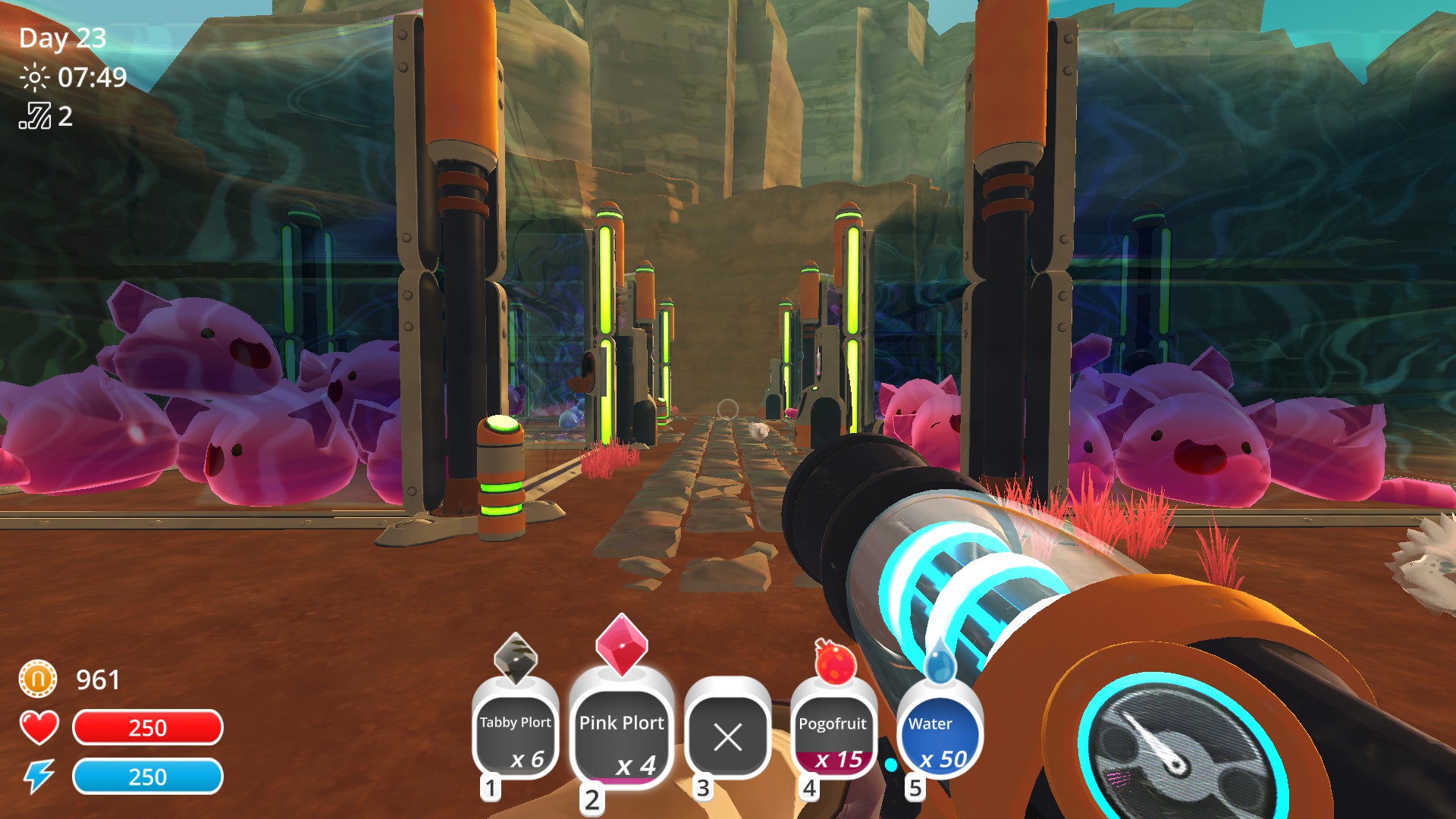The width and height of the screenshot is (1456, 819).
Task: Click the coin currency icon
Action: coord(36,679)
